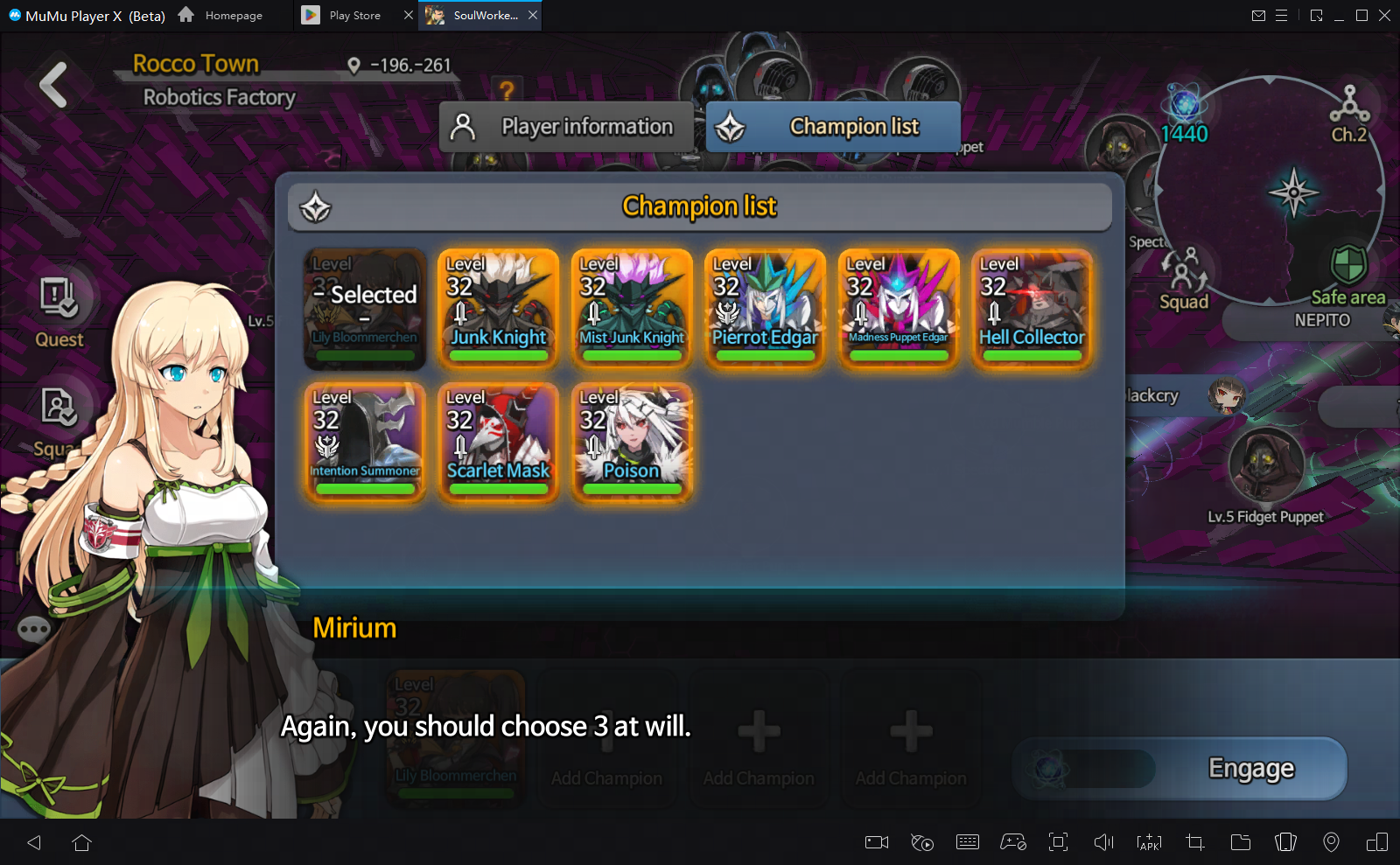Open the MuMu hamburger menu
This screenshot has height=865, width=1400.
[x=1283, y=15]
